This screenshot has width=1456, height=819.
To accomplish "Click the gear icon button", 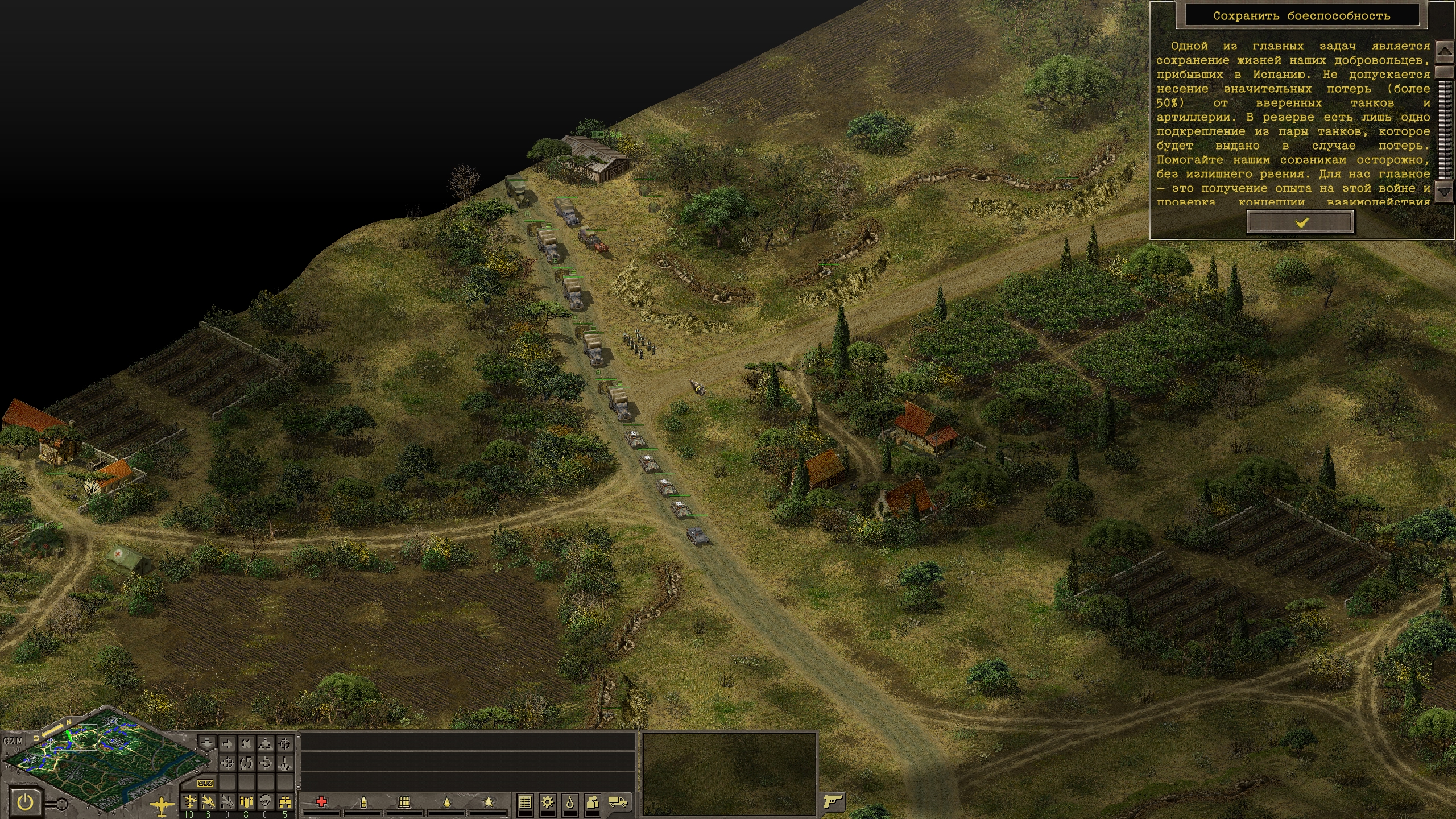I will click(548, 802).
